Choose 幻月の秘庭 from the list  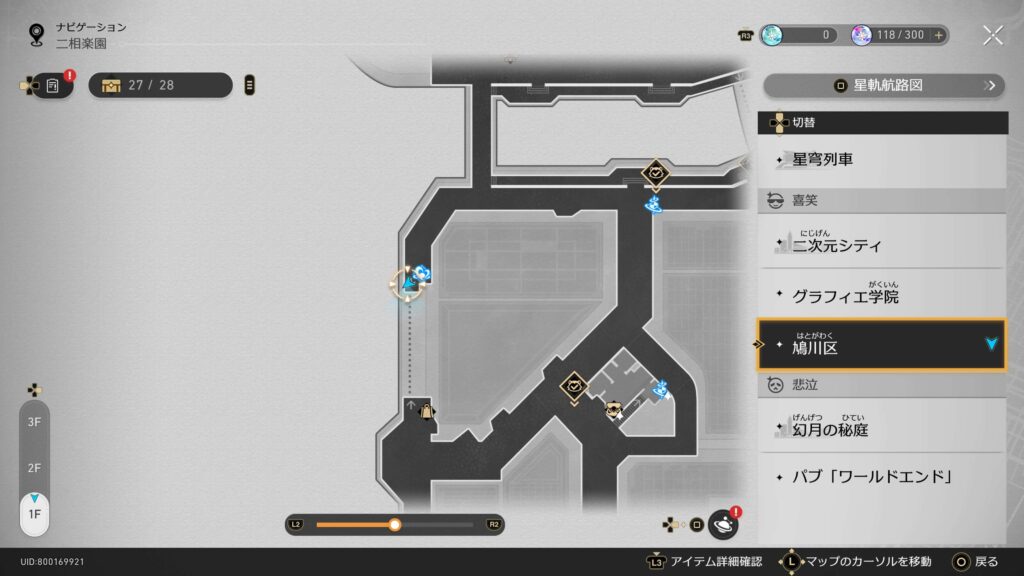click(x=882, y=430)
